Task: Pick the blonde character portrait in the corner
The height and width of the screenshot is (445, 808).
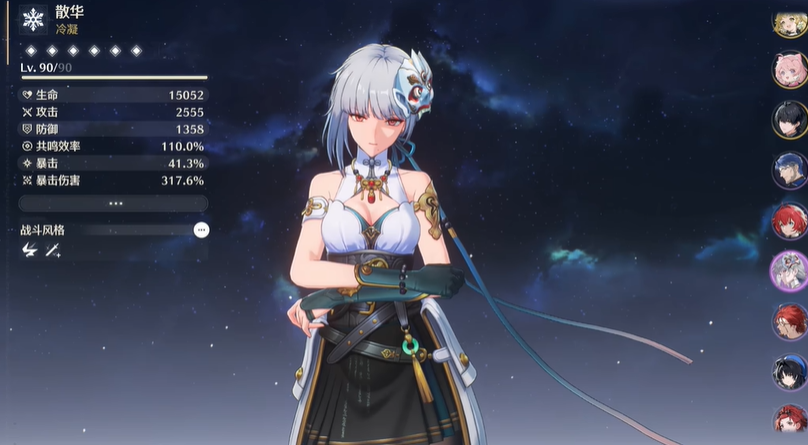Action: [790, 22]
